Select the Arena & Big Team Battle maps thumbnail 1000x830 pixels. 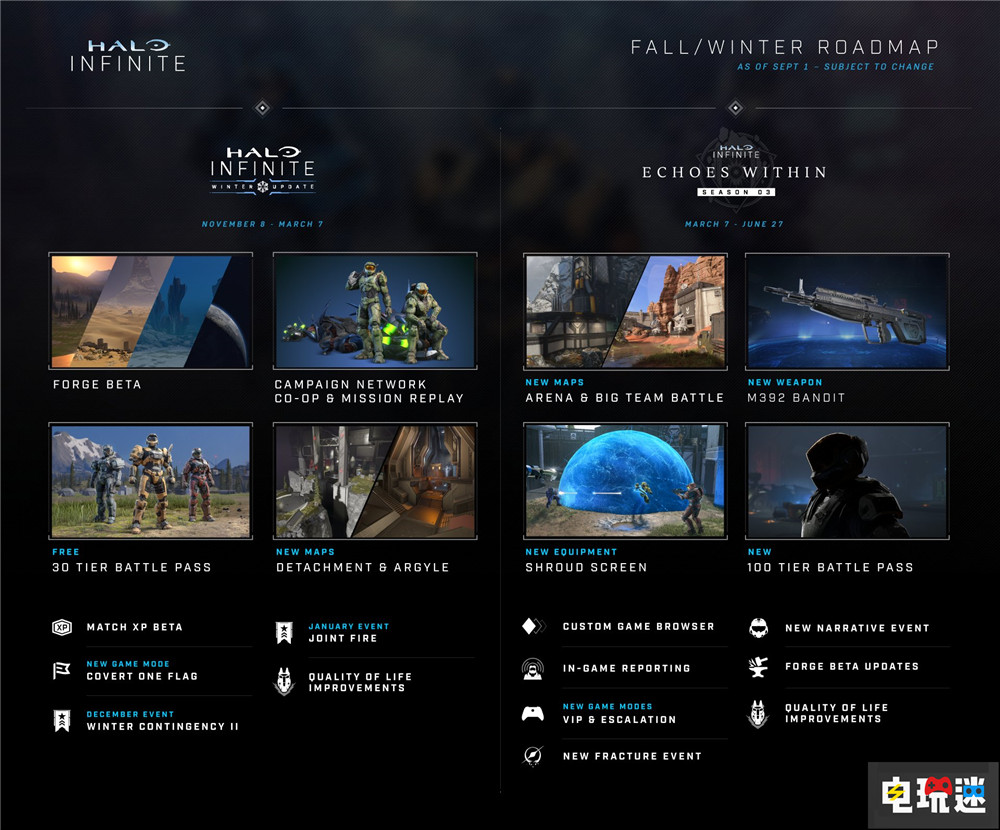point(625,311)
